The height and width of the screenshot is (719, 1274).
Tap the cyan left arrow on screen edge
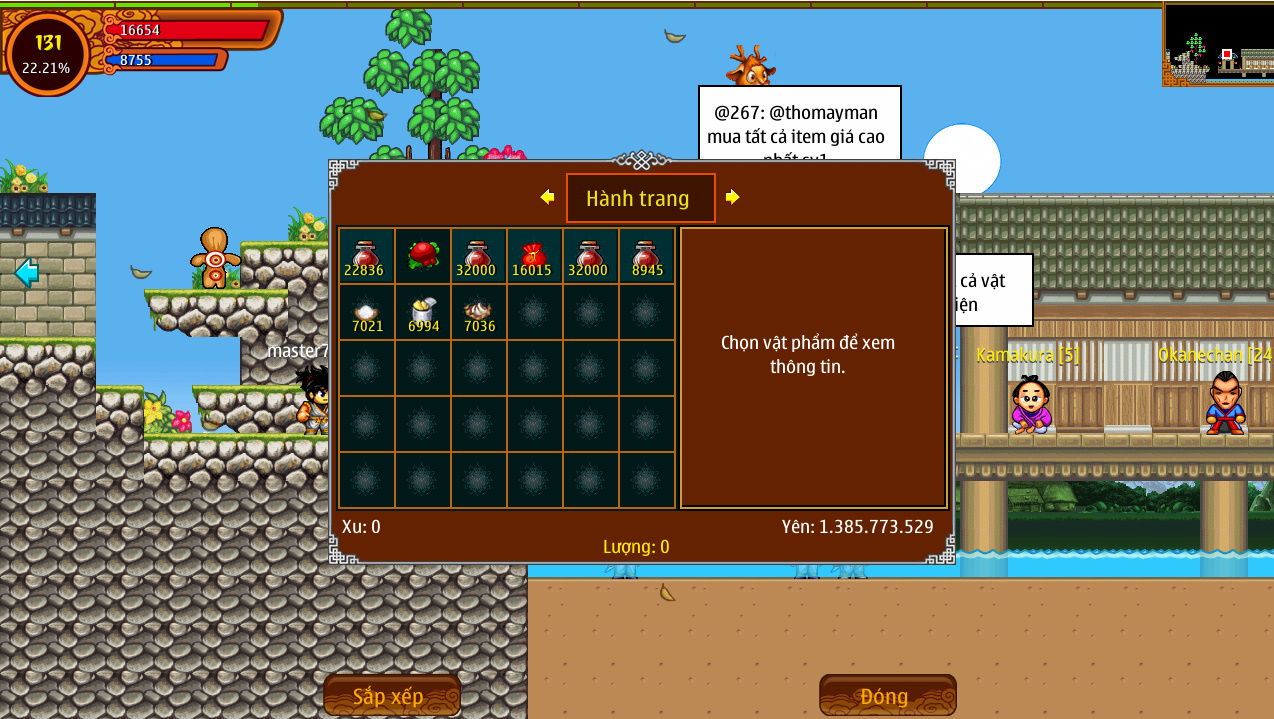click(26, 271)
